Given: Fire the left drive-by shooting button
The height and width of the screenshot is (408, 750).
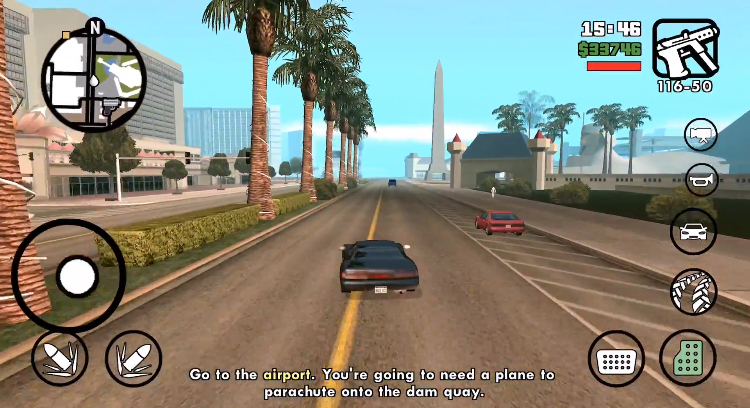Looking at the screenshot, I should click(60, 358).
